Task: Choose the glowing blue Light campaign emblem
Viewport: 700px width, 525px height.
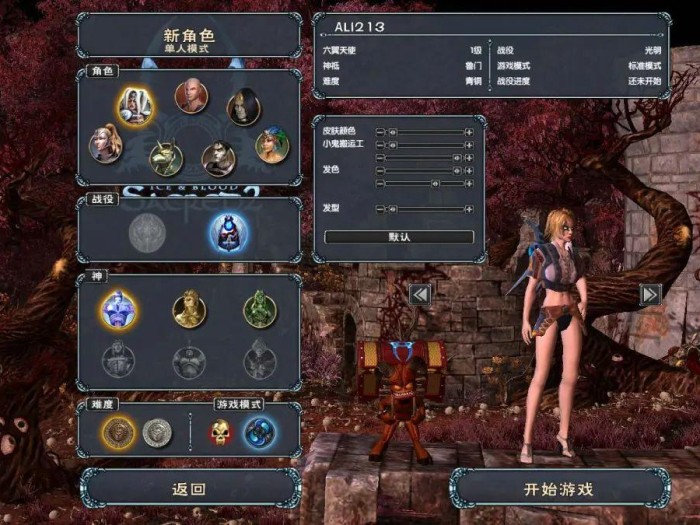Action: pos(228,232)
